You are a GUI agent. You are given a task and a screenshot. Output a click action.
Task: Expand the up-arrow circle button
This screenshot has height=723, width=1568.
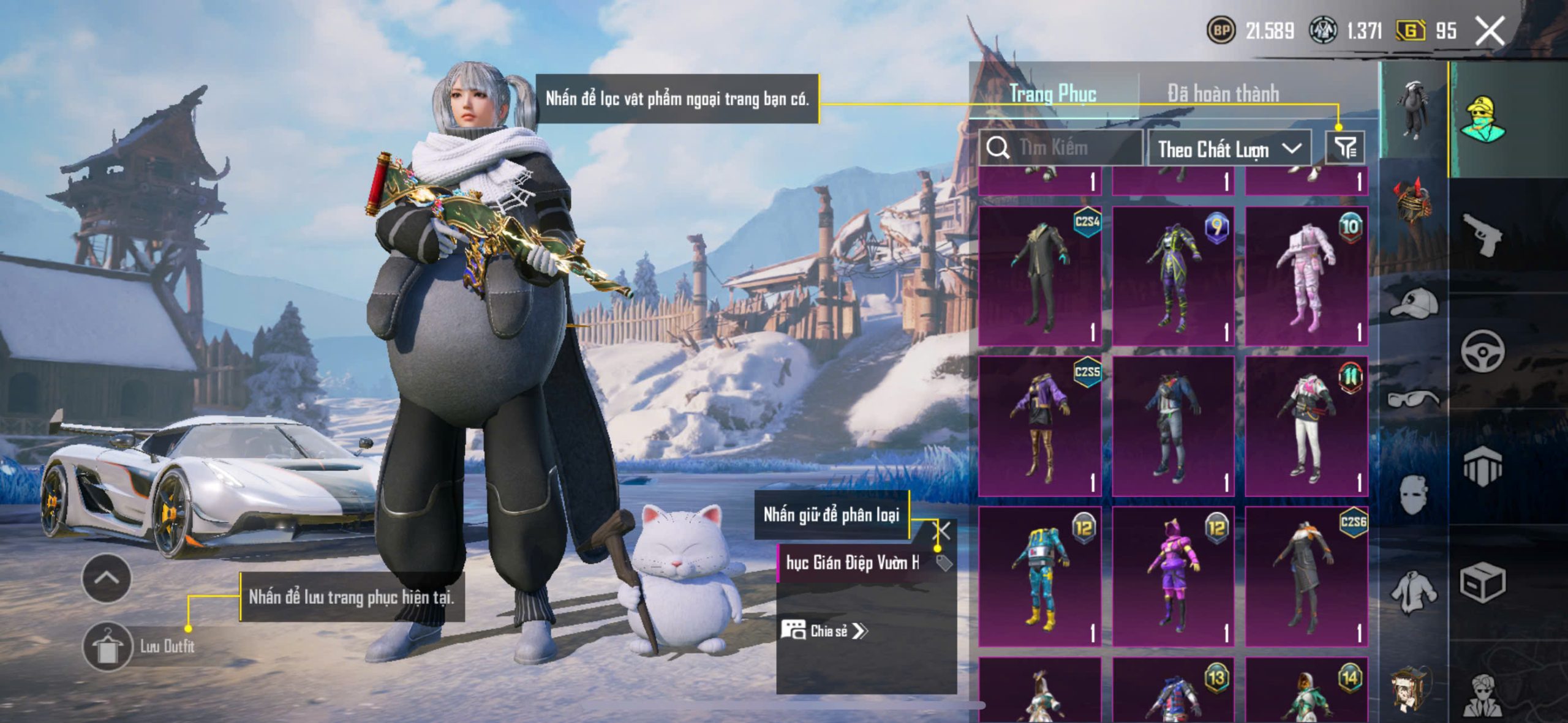pyautogui.click(x=106, y=578)
